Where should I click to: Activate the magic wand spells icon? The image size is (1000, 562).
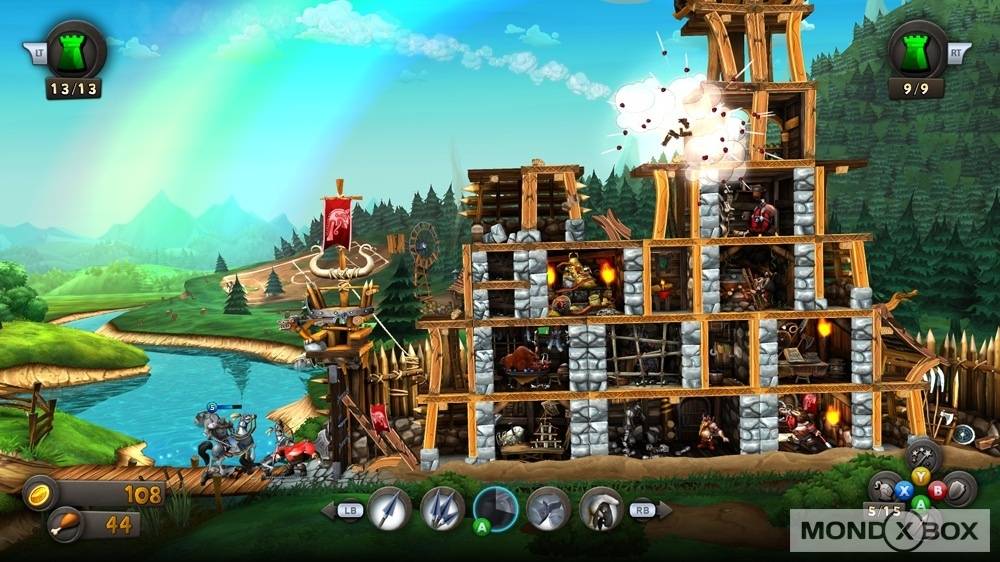(923, 456)
